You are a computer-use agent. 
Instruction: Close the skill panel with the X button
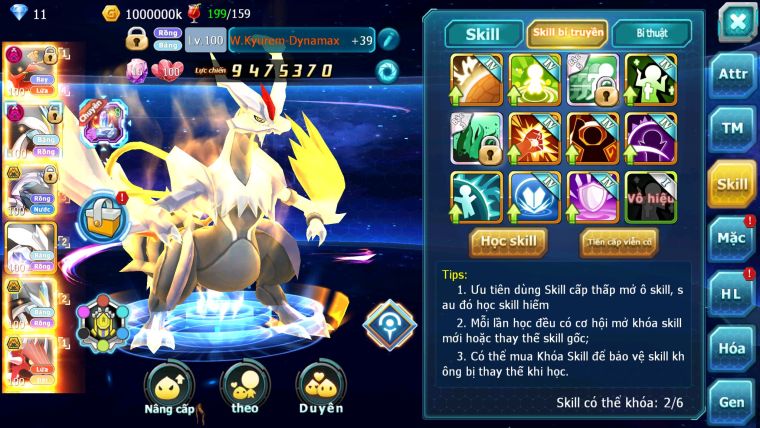pos(736,20)
